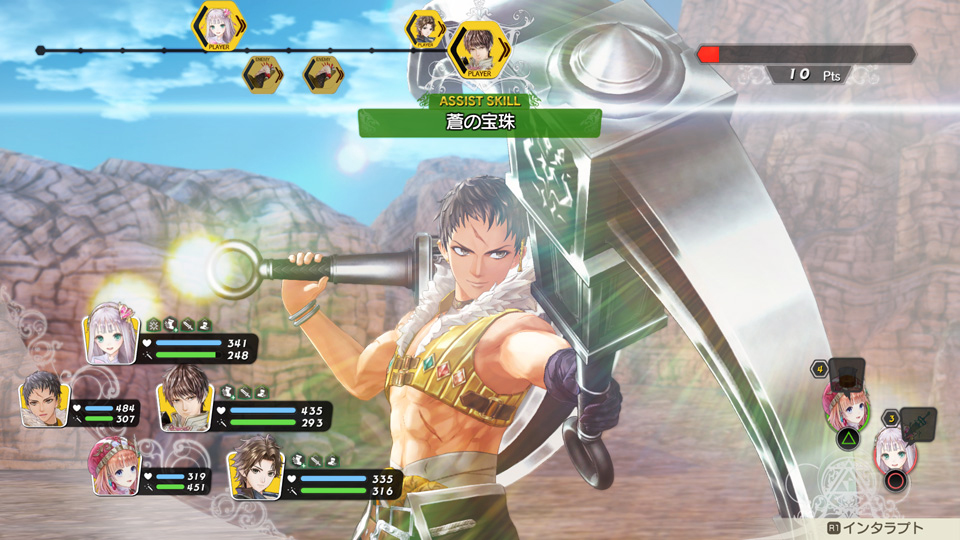Viewport: 960px width, 540px height.
Task: Choose the black-haired man's party portrait
Action: tap(45, 399)
